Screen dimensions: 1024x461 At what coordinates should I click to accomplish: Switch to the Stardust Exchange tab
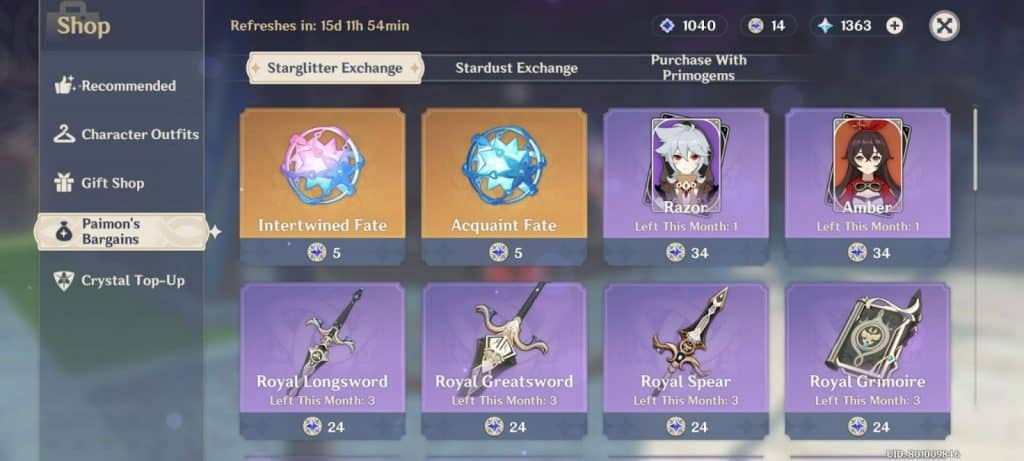(x=516, y=68)
